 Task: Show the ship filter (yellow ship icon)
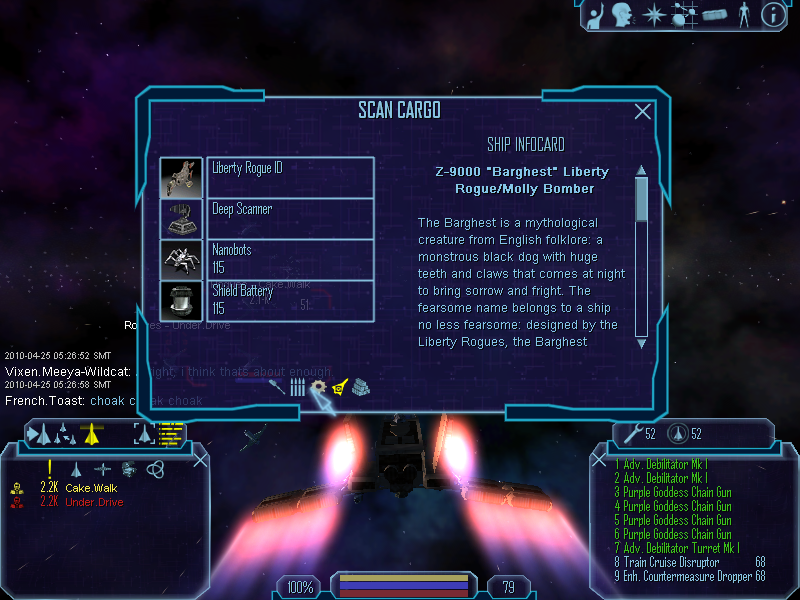(340, 387)
